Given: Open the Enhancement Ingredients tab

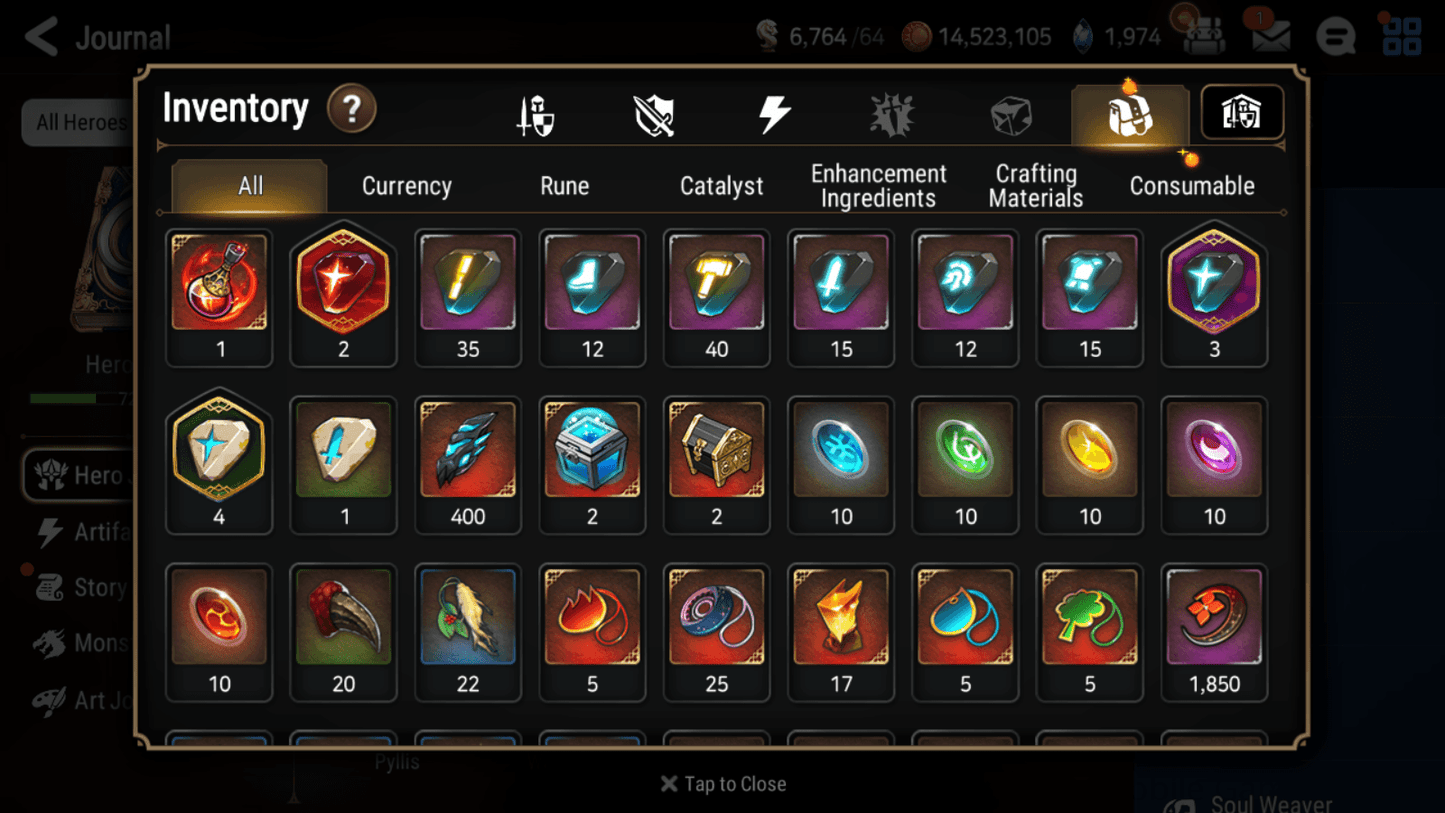Looking at the screenshot, I should pyautogui.click(x=878, y=185).
